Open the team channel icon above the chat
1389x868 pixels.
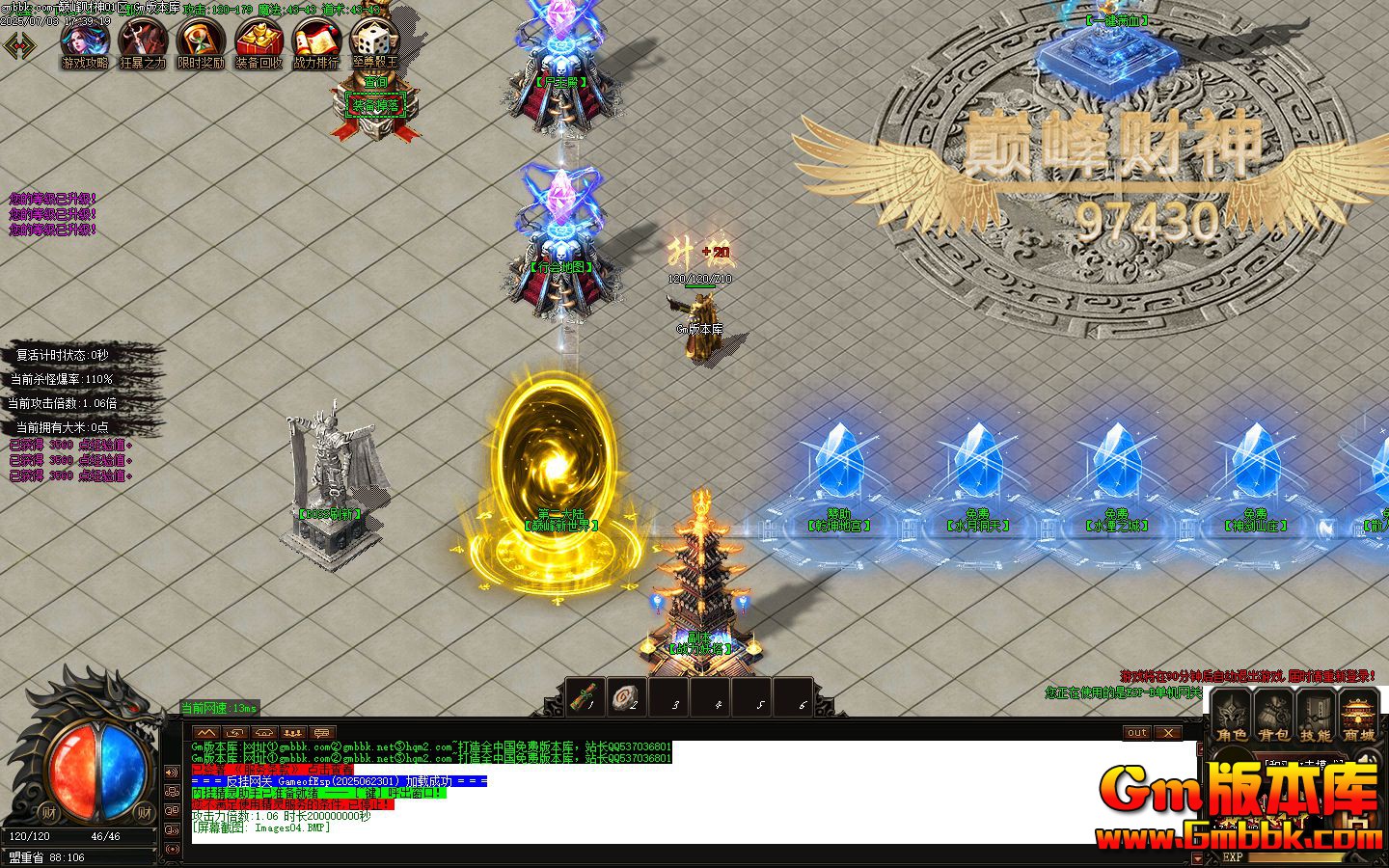tap(293, 733)
